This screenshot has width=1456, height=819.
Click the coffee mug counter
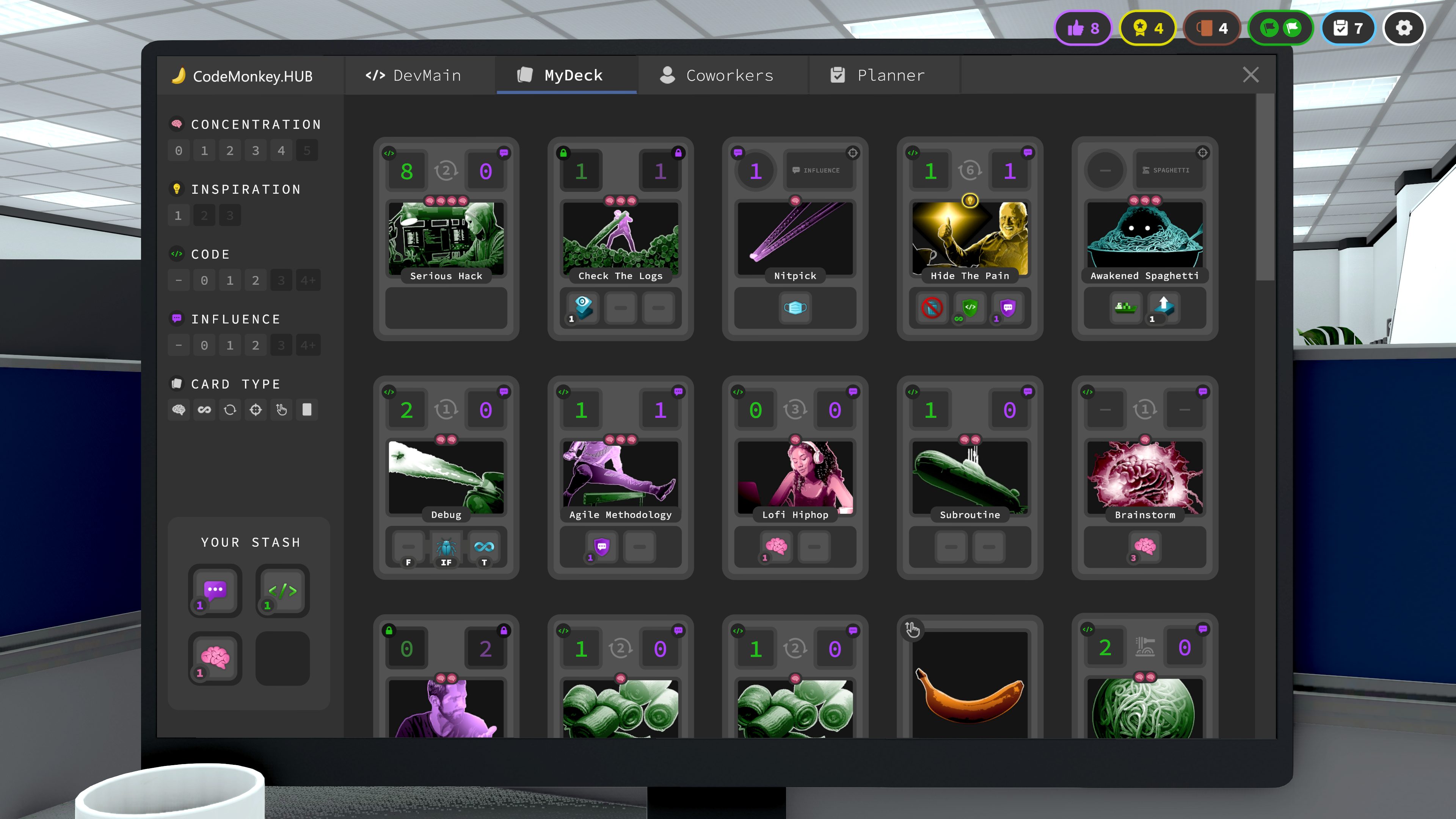coord(1212,27)
